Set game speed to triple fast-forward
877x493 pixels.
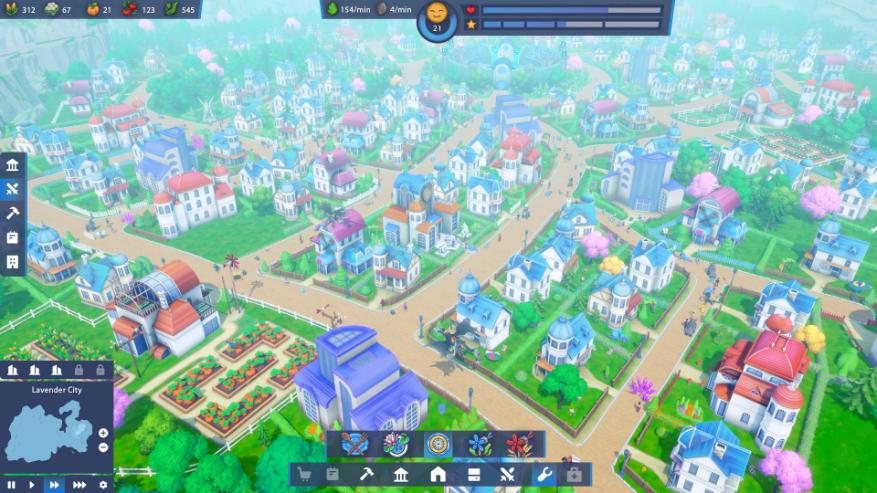[x=79, y=485]
